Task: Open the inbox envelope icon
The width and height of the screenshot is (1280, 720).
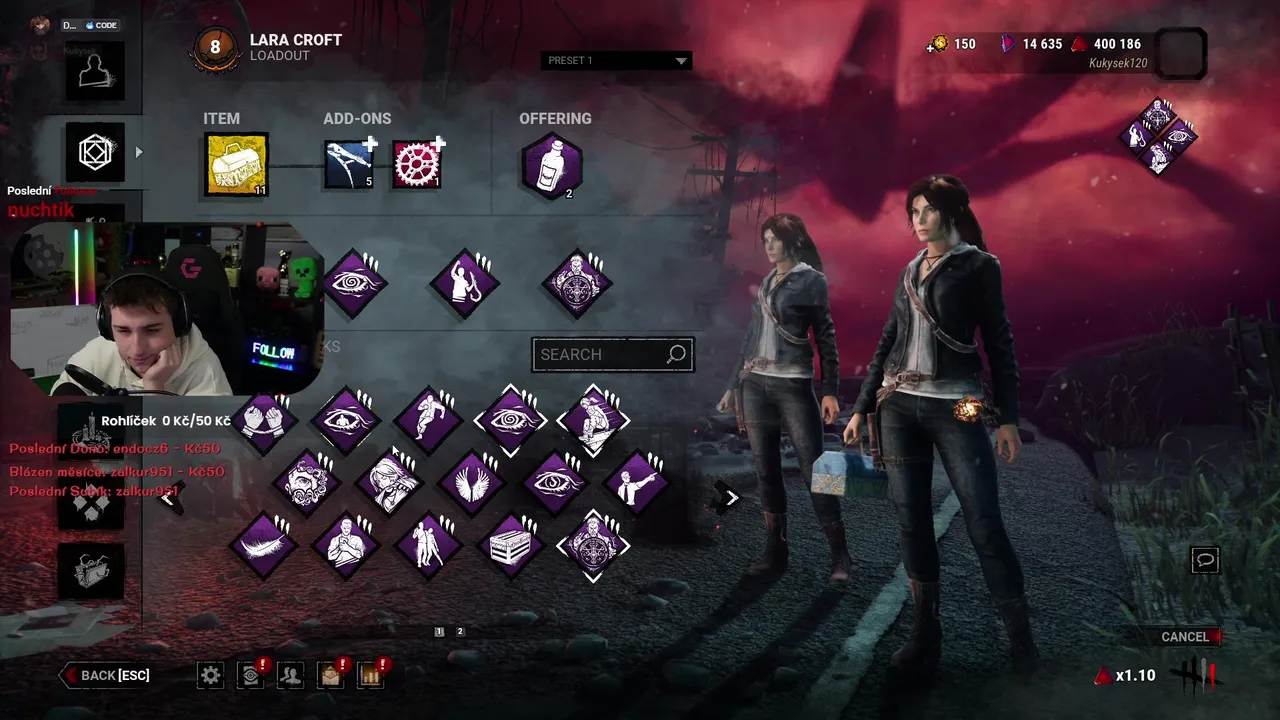Action: (330, 675)
